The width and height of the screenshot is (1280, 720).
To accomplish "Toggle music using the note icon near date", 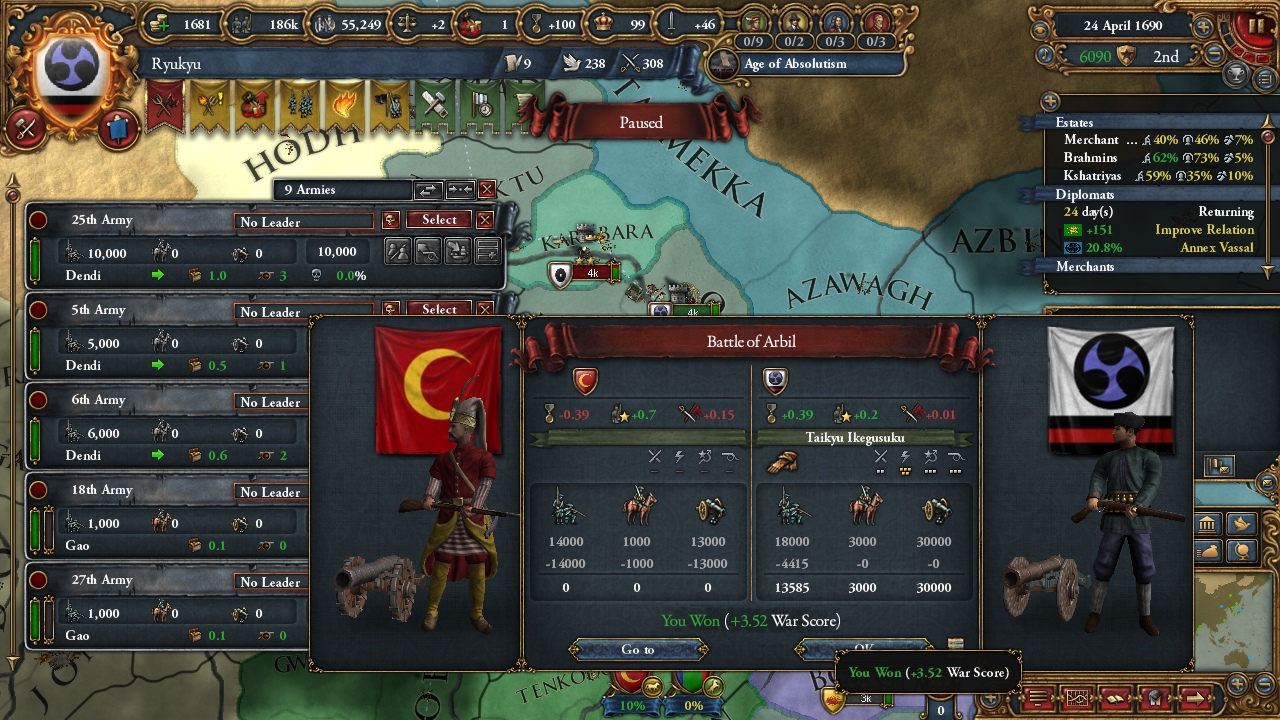I will tap(1045, 53).
